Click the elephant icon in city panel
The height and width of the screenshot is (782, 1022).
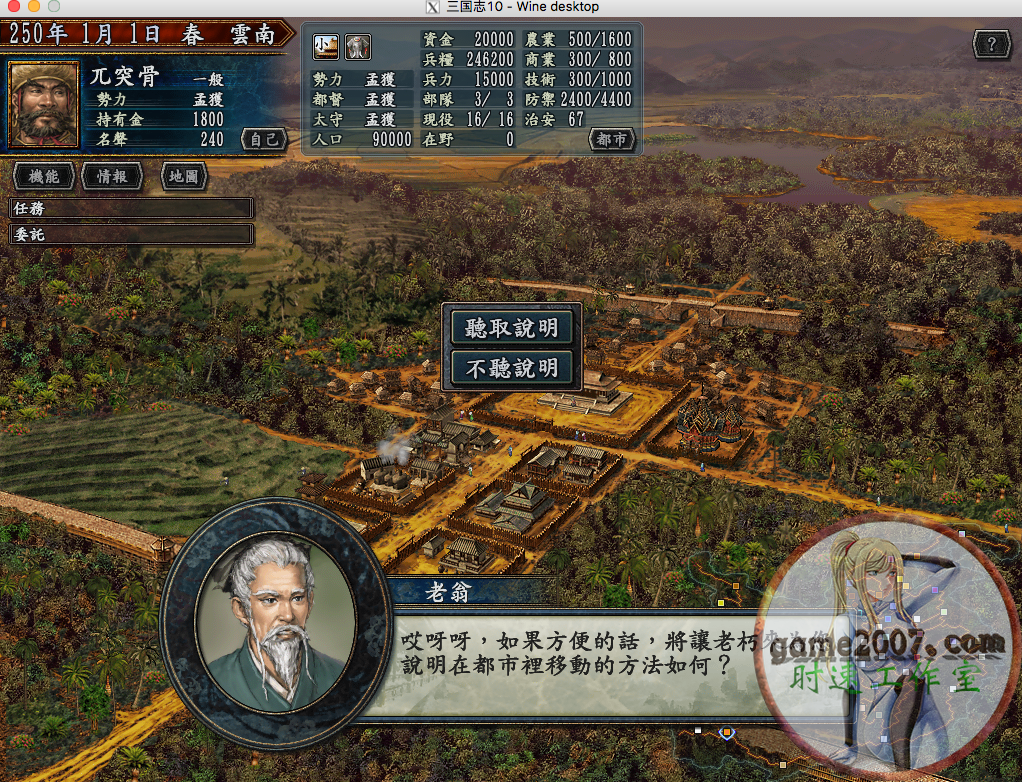(x=358, y=46)
